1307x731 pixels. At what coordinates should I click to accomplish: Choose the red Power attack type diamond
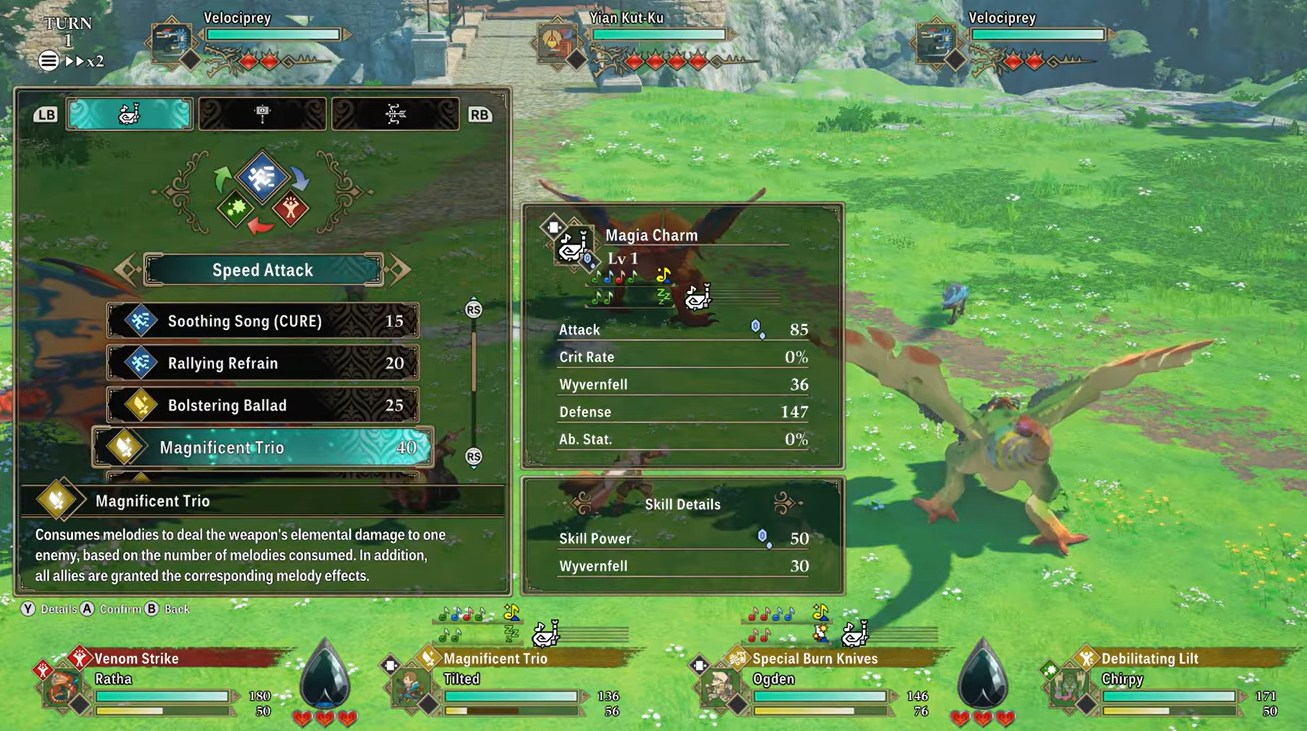point(290,208)
